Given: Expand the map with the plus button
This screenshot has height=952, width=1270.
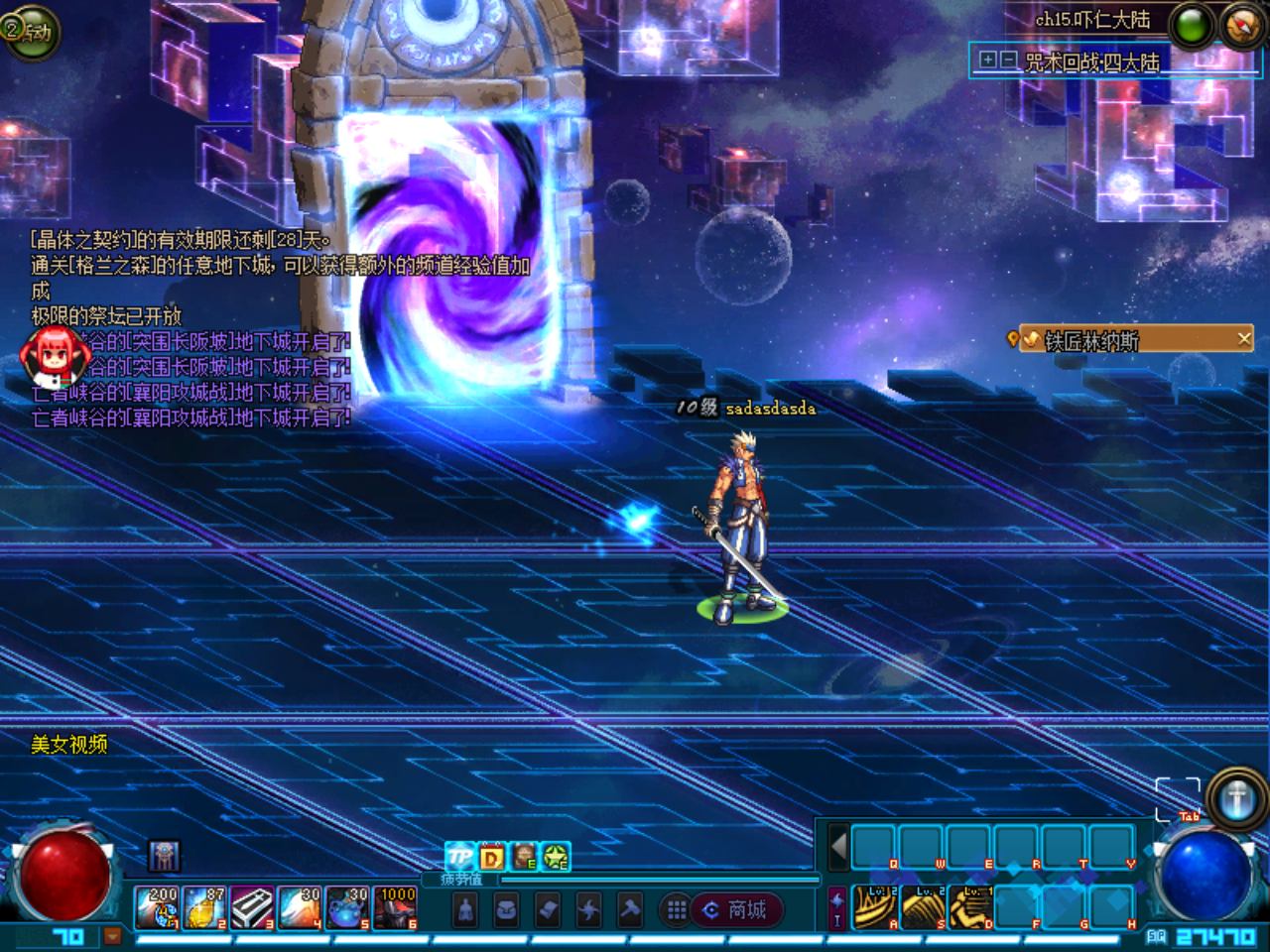Looking at the screenshot, I should (987, 60).
